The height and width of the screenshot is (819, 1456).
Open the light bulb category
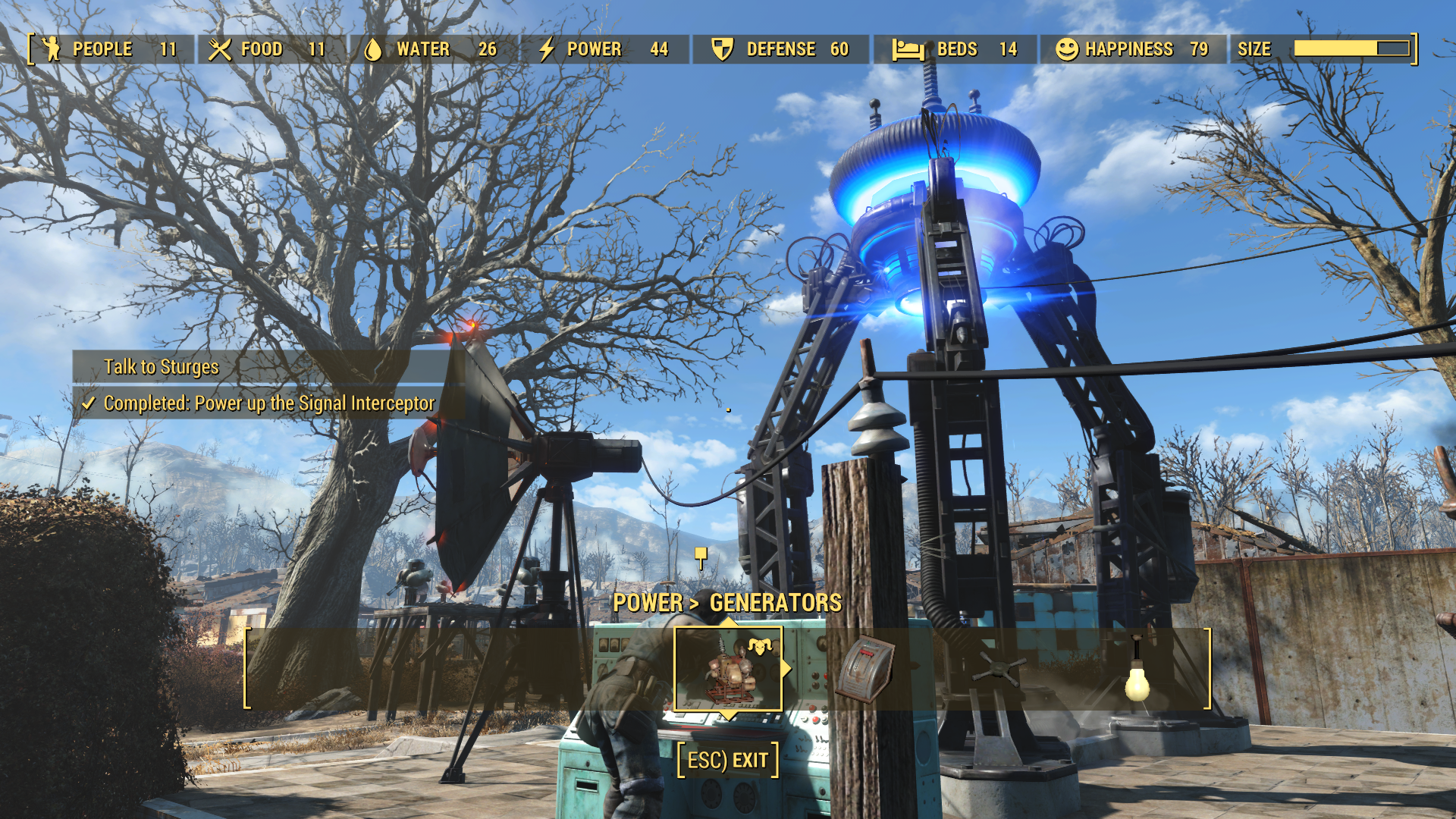click(1136, 672)
